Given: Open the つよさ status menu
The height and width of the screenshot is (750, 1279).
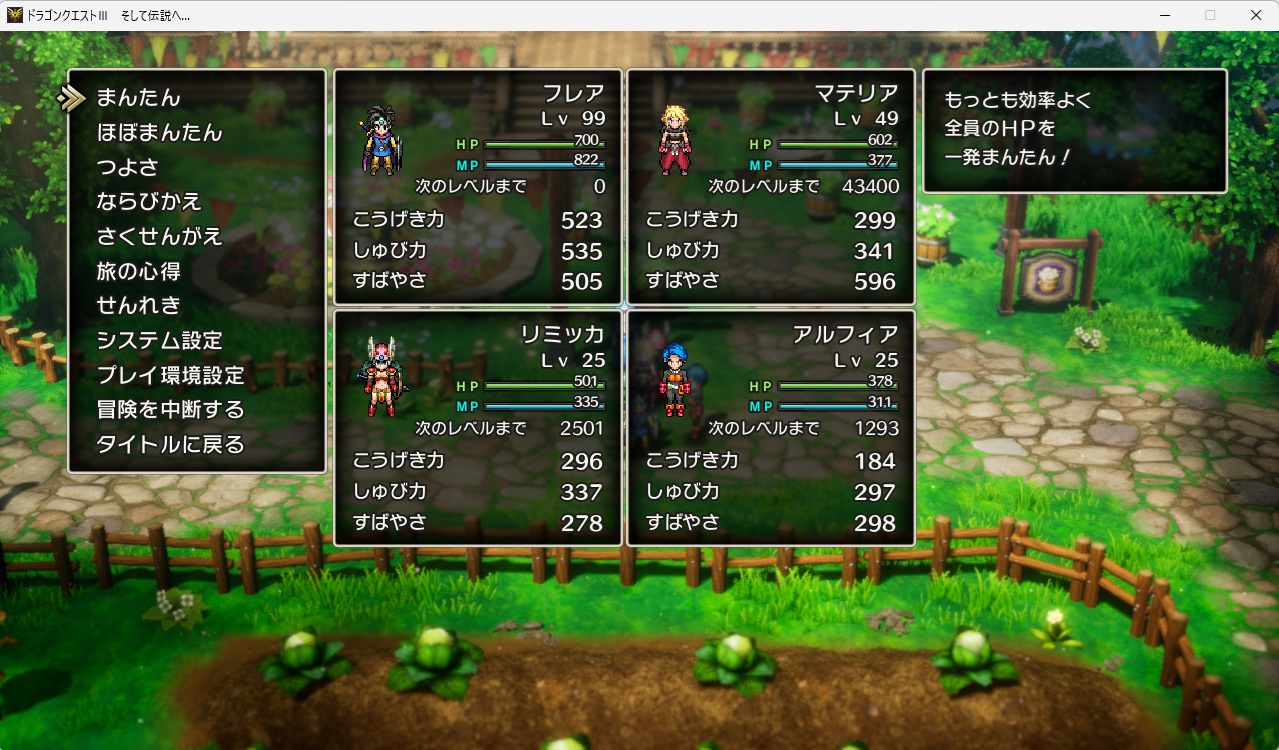Looking at the screenshot, I should tap(127, 167).
